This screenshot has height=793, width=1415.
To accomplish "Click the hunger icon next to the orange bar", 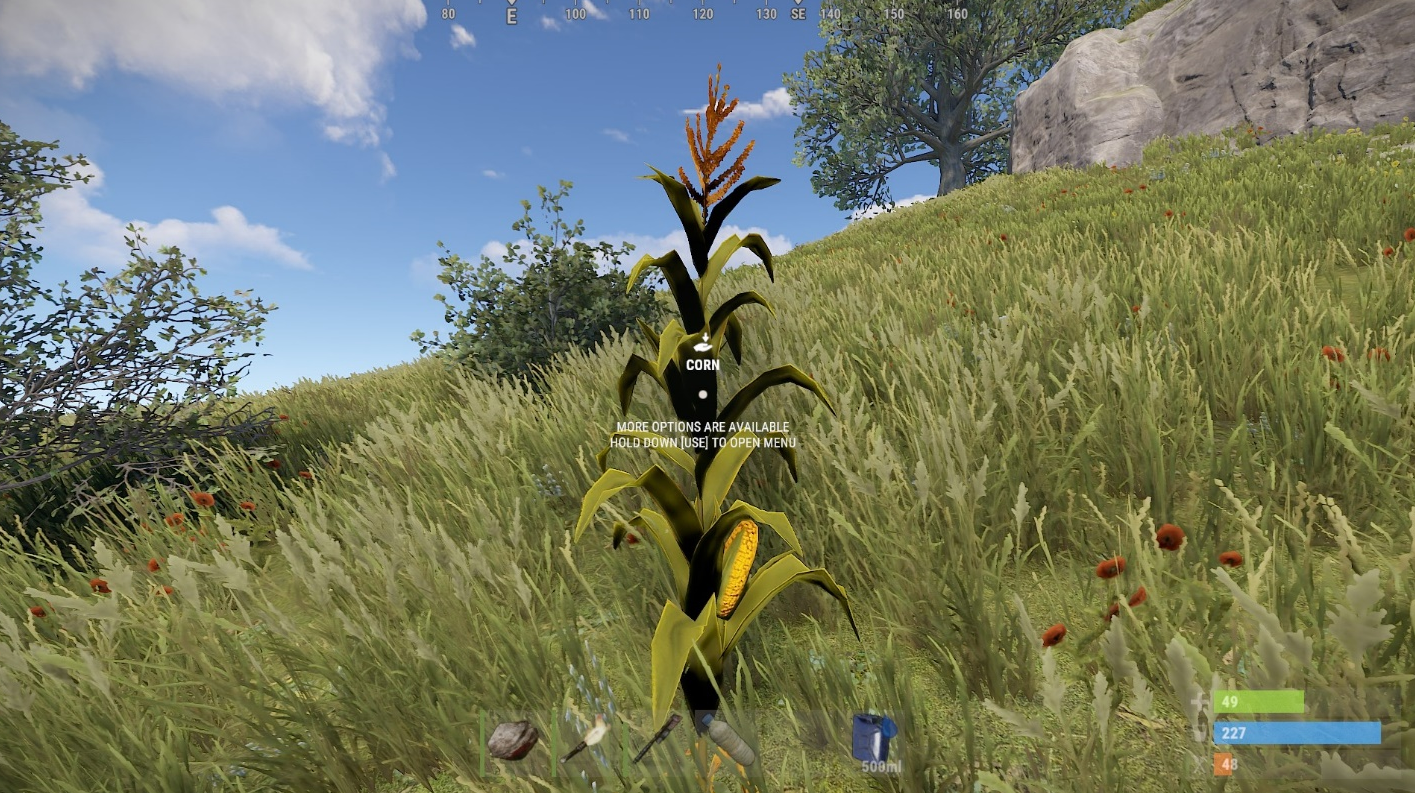I will [1198, 763].
